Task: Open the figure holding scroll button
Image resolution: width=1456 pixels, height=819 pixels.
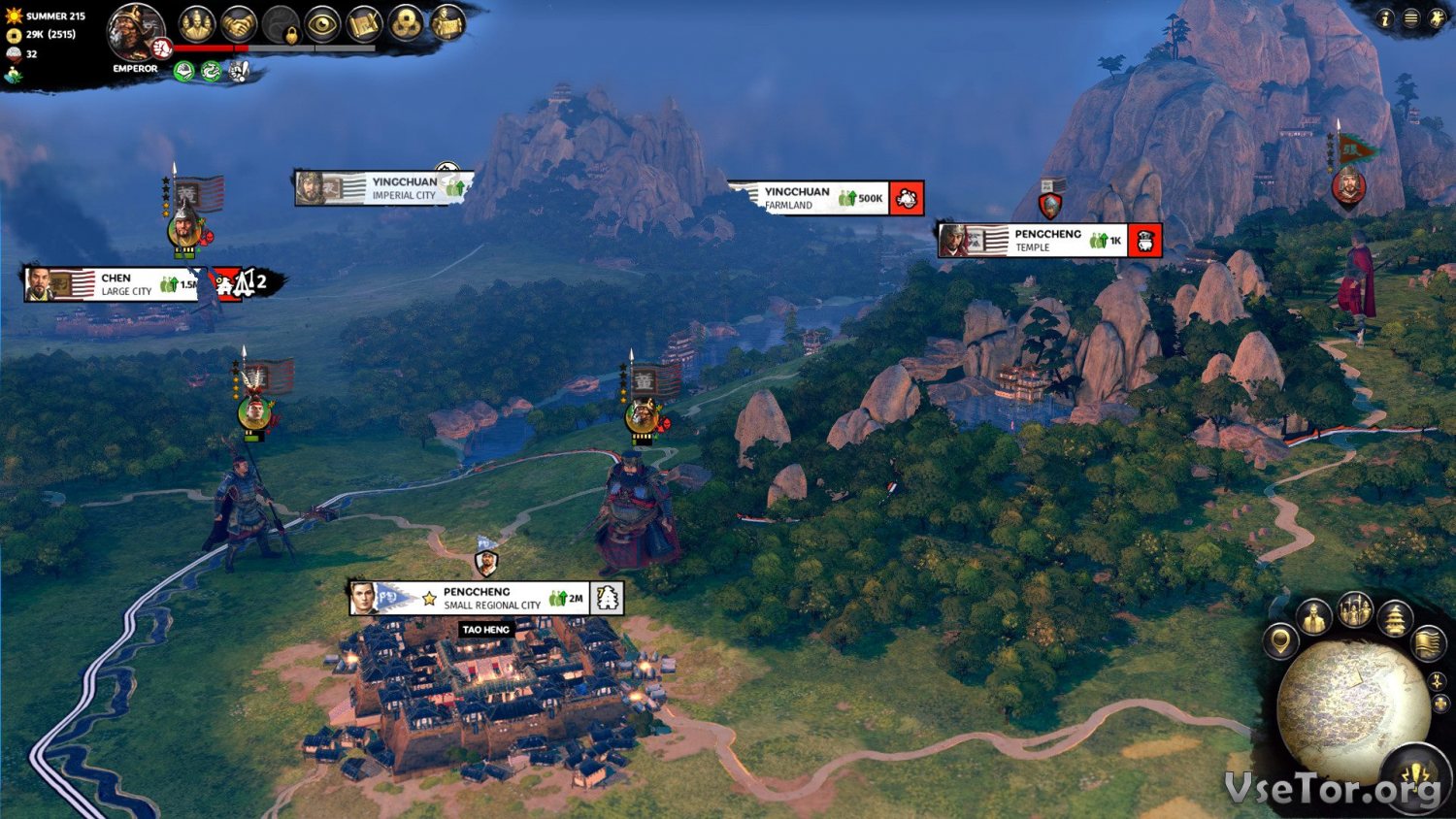Action: (447, 24)
